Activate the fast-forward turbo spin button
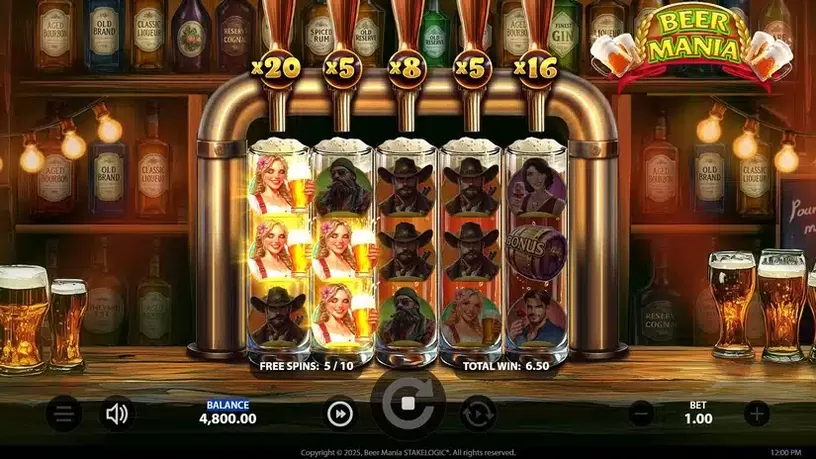Screen dimensions: 816x459 (x=340, y=413)
